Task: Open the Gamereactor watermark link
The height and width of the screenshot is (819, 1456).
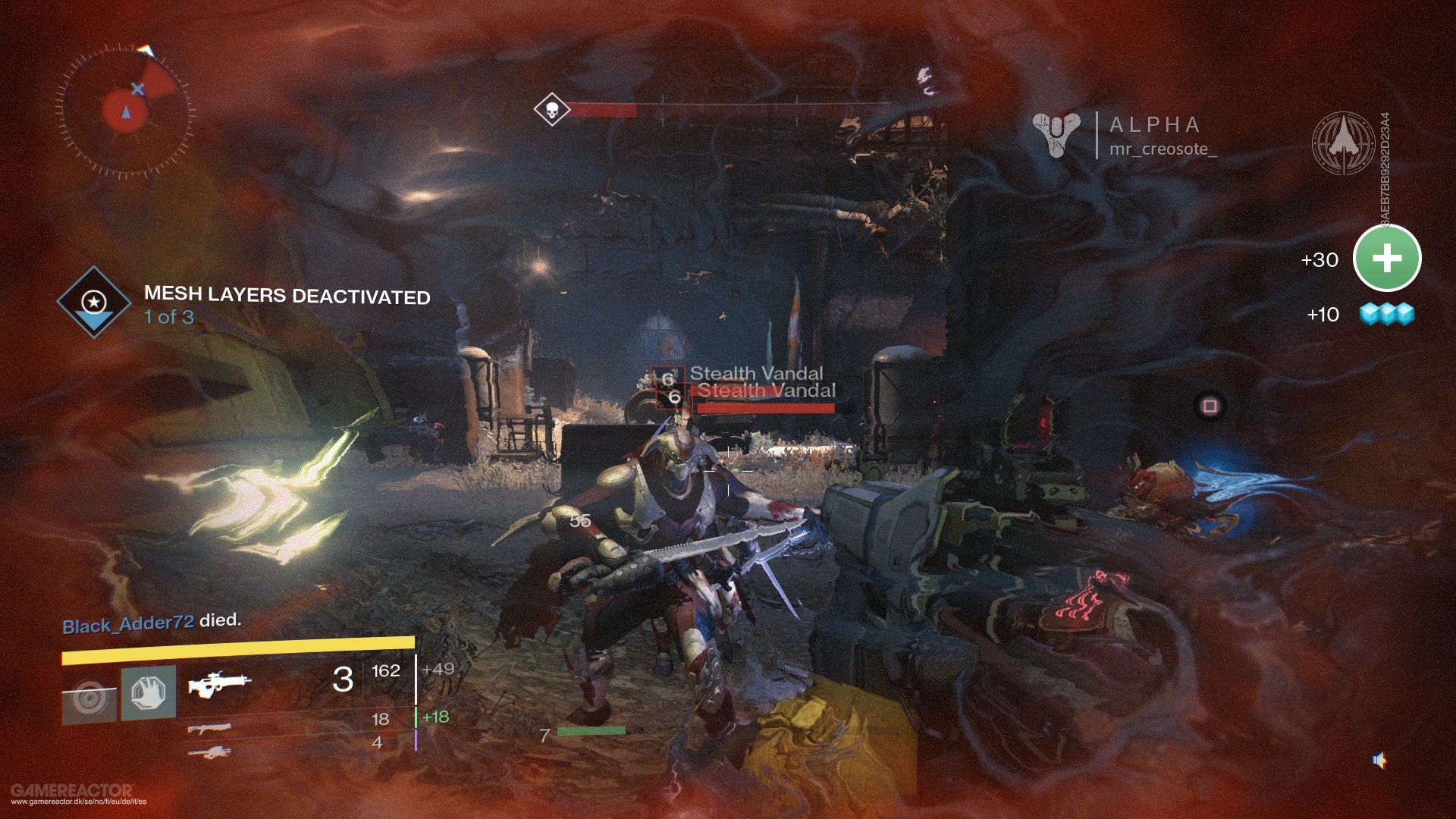Action: pyautogui.click(x=73, y=794)
